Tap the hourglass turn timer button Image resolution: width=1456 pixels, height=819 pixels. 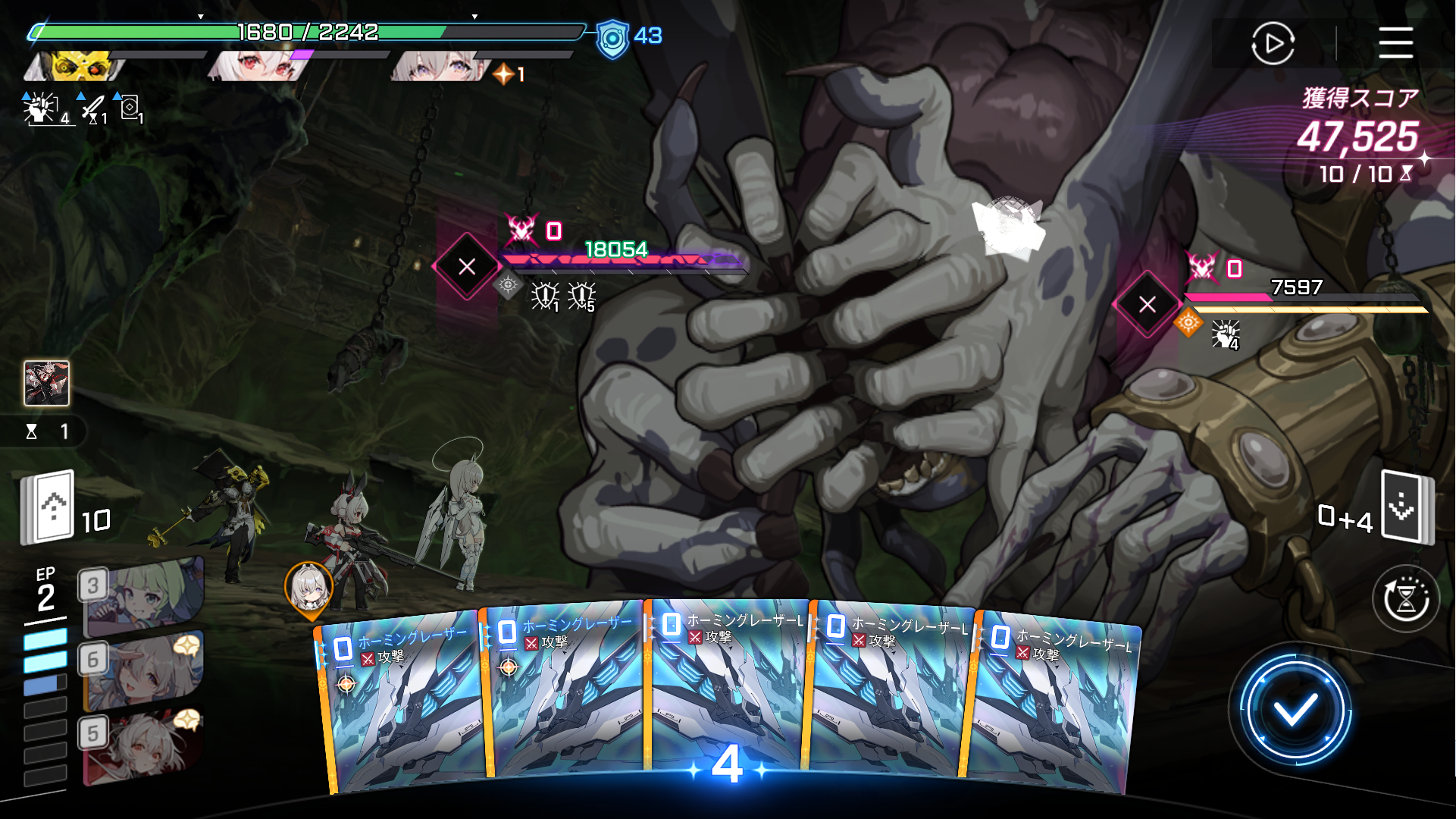(1406, 599)
